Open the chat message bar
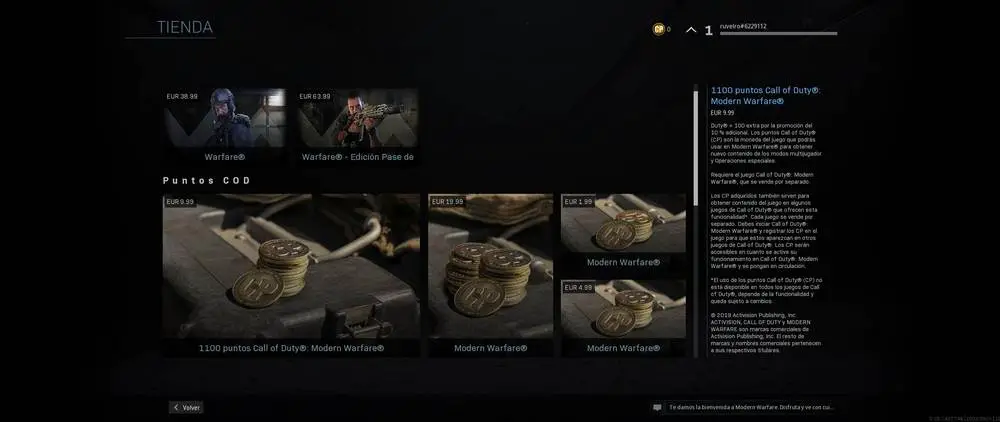Screen dimensions: 1000x422 [x=745, y=408]
